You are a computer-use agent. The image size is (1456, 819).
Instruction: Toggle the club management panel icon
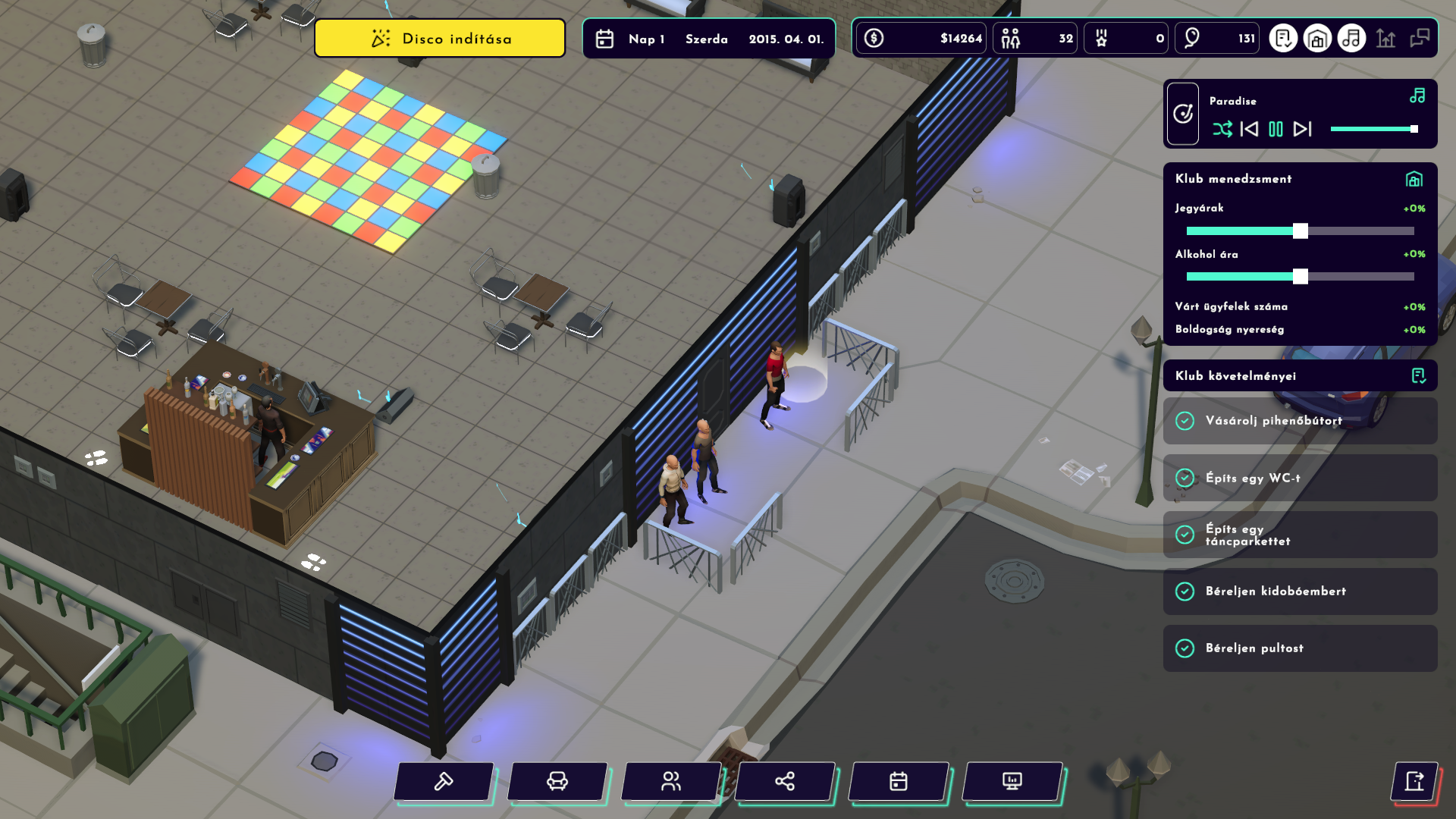click(1317, 38)
